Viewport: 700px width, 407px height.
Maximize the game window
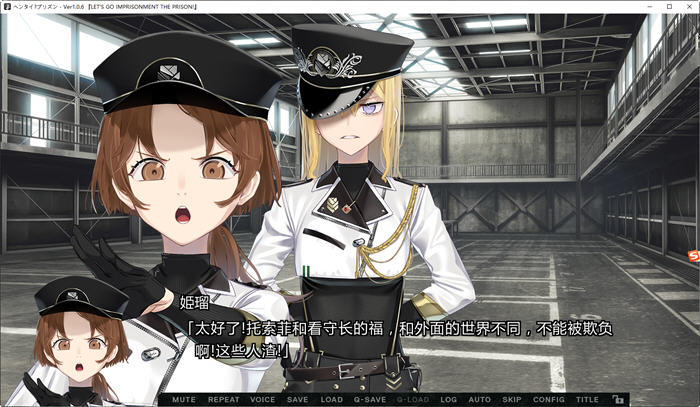[667, 7]
